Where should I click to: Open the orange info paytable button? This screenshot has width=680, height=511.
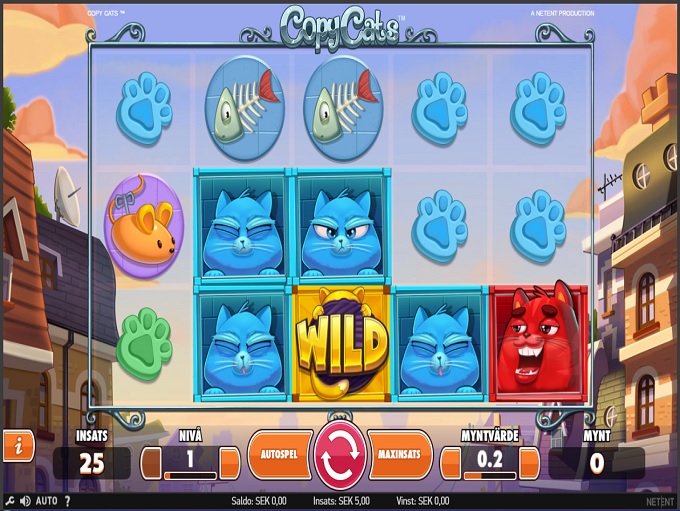pos(18,445)
